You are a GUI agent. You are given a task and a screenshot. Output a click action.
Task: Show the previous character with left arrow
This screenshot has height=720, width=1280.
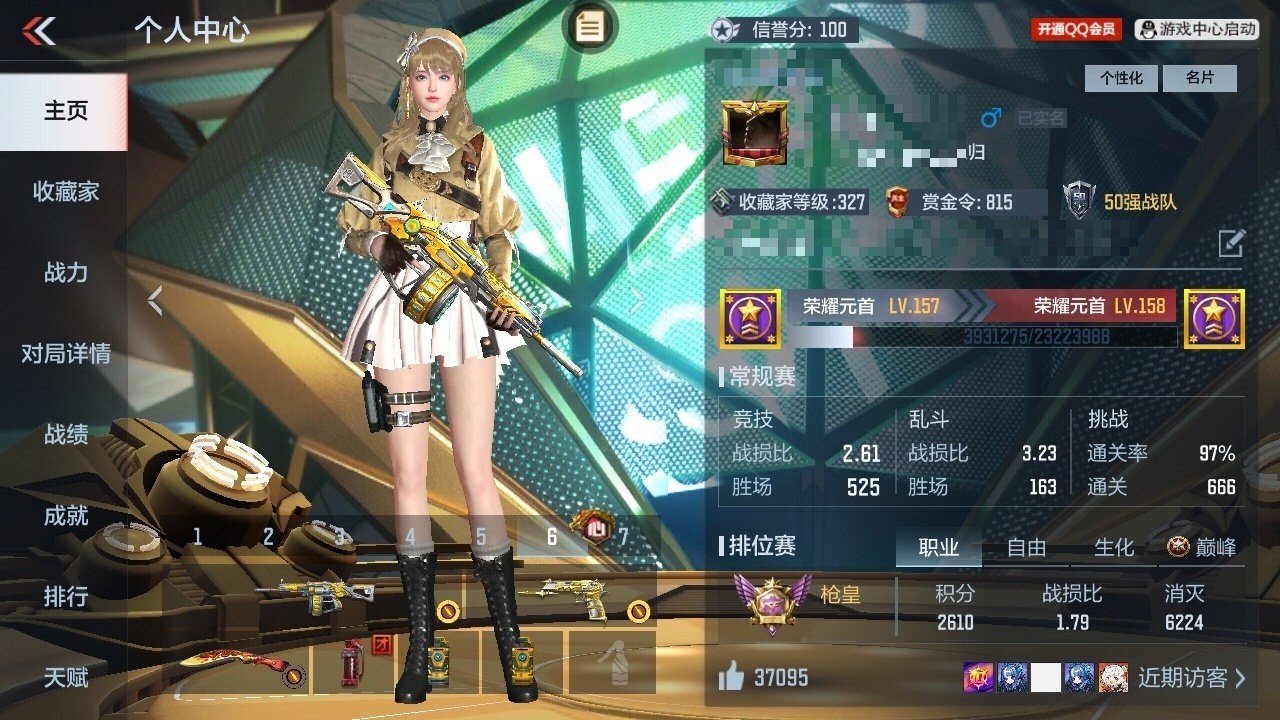tap(155, 300)
